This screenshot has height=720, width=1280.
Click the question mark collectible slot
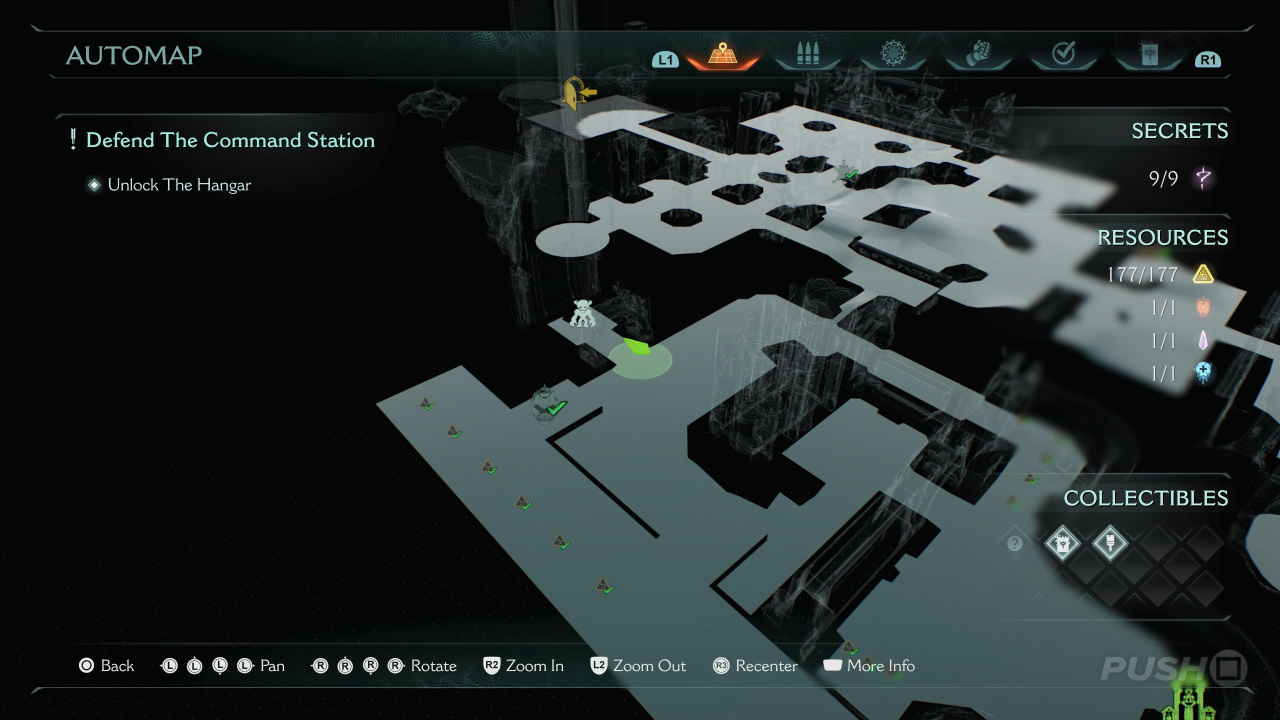click(1015, 543)
